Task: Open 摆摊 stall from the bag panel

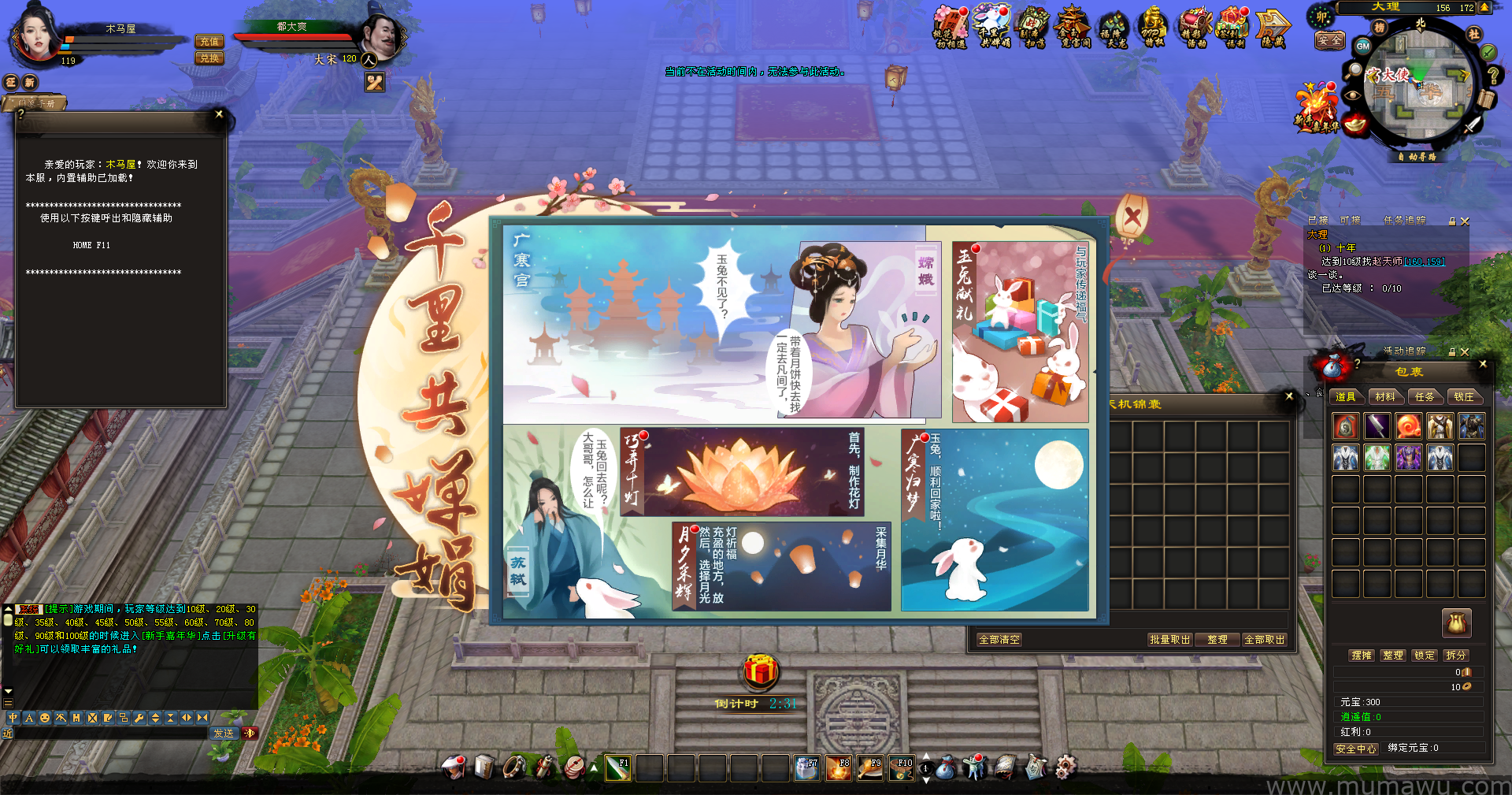Action: [x=1362, y=656]
